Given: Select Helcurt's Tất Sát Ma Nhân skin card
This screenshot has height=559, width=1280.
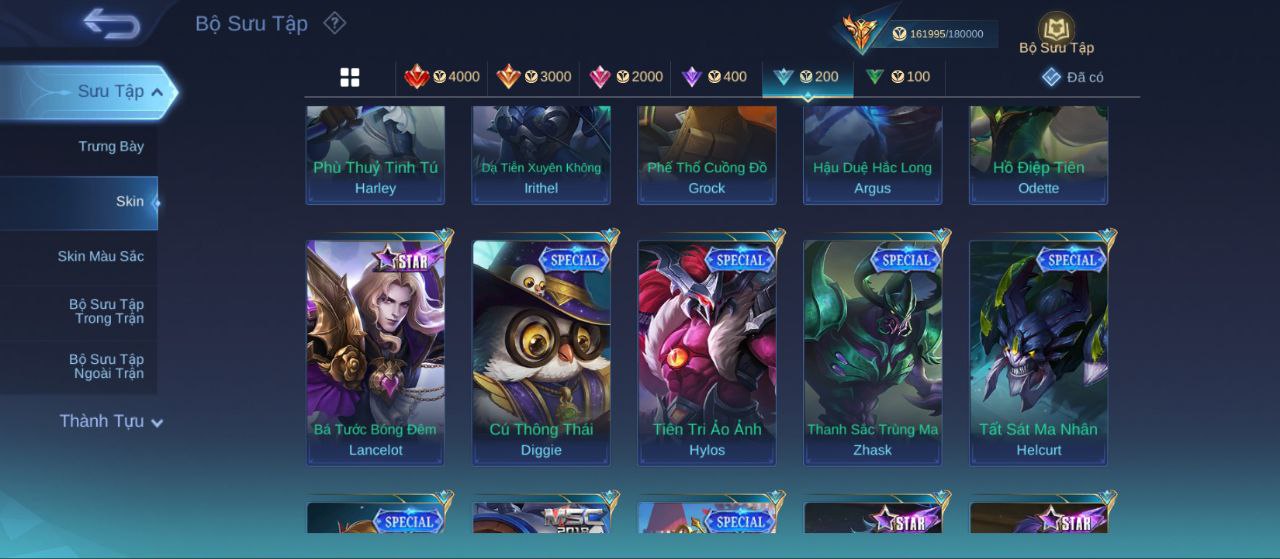Looking at the screenshot, I should point(1038,352).
